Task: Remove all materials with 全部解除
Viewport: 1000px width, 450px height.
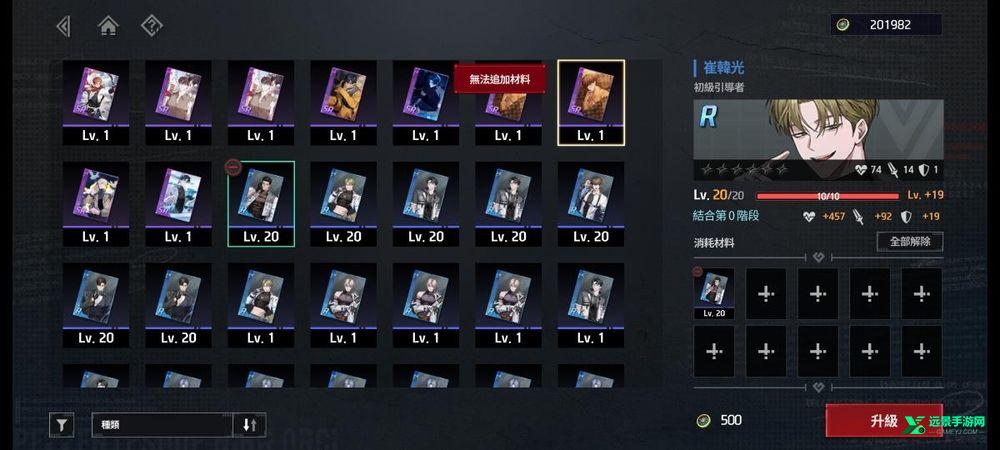Action: tap(909, 241)
